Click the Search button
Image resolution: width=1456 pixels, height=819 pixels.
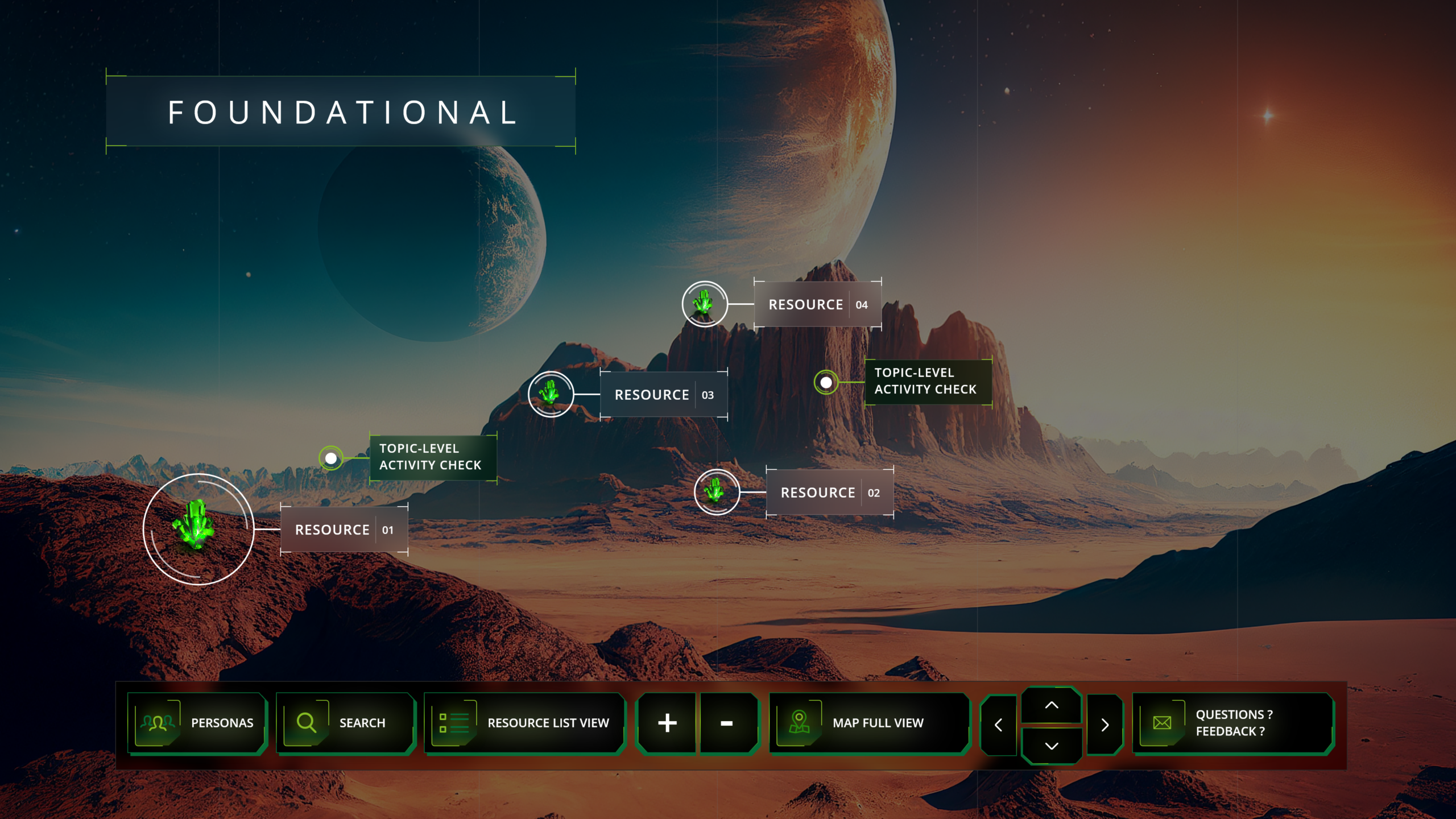345,723
